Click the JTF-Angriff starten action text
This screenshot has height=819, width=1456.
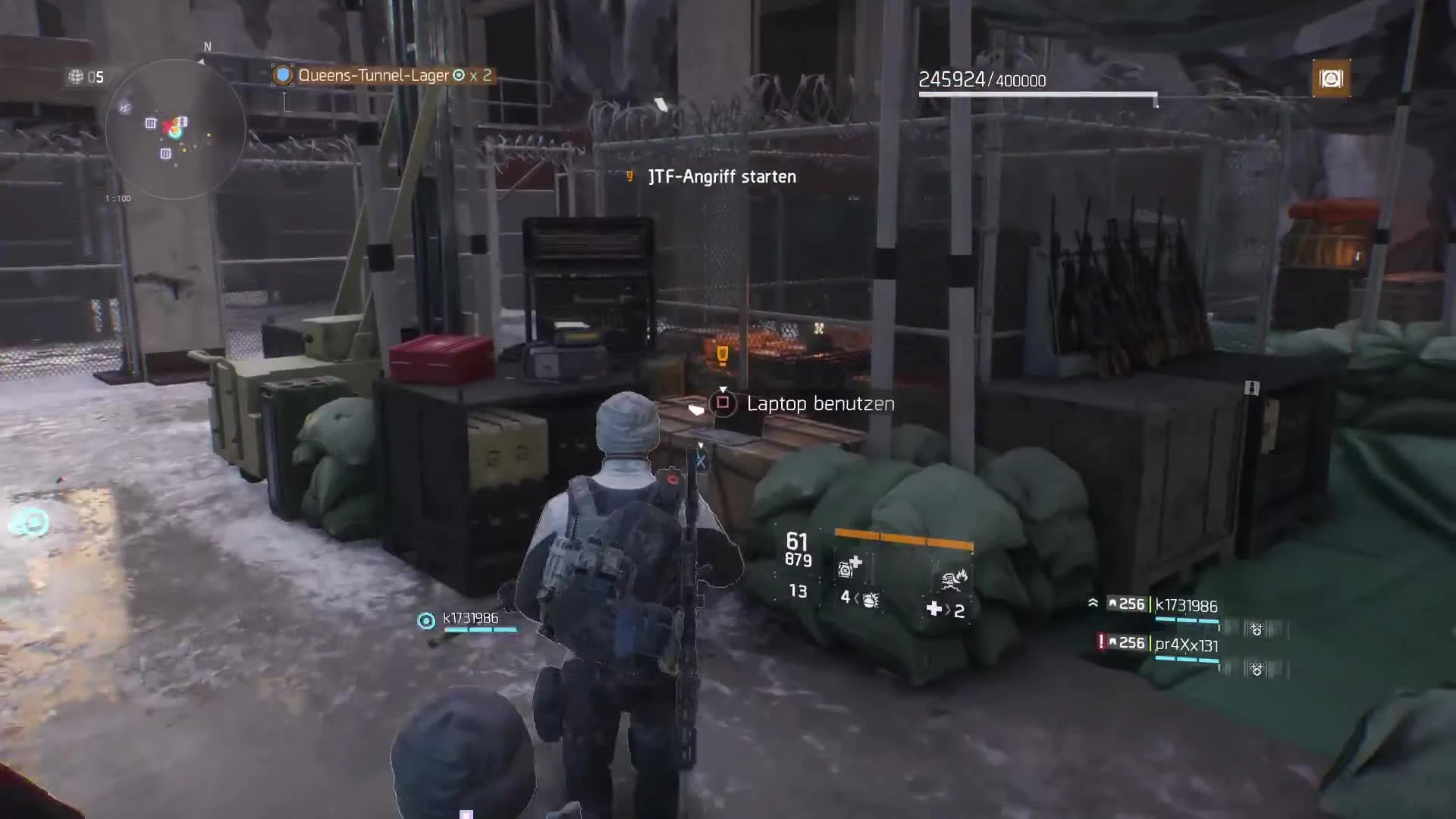[x=720, y=177]
